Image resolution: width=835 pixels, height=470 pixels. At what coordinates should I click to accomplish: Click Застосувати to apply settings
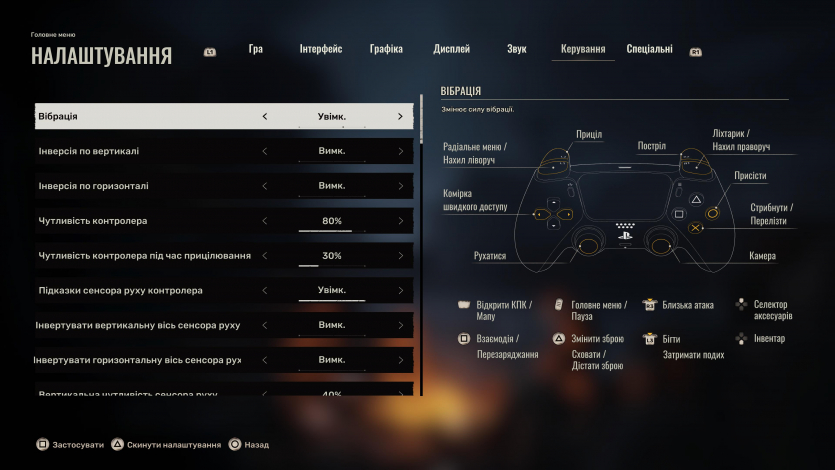click(70, 445)
